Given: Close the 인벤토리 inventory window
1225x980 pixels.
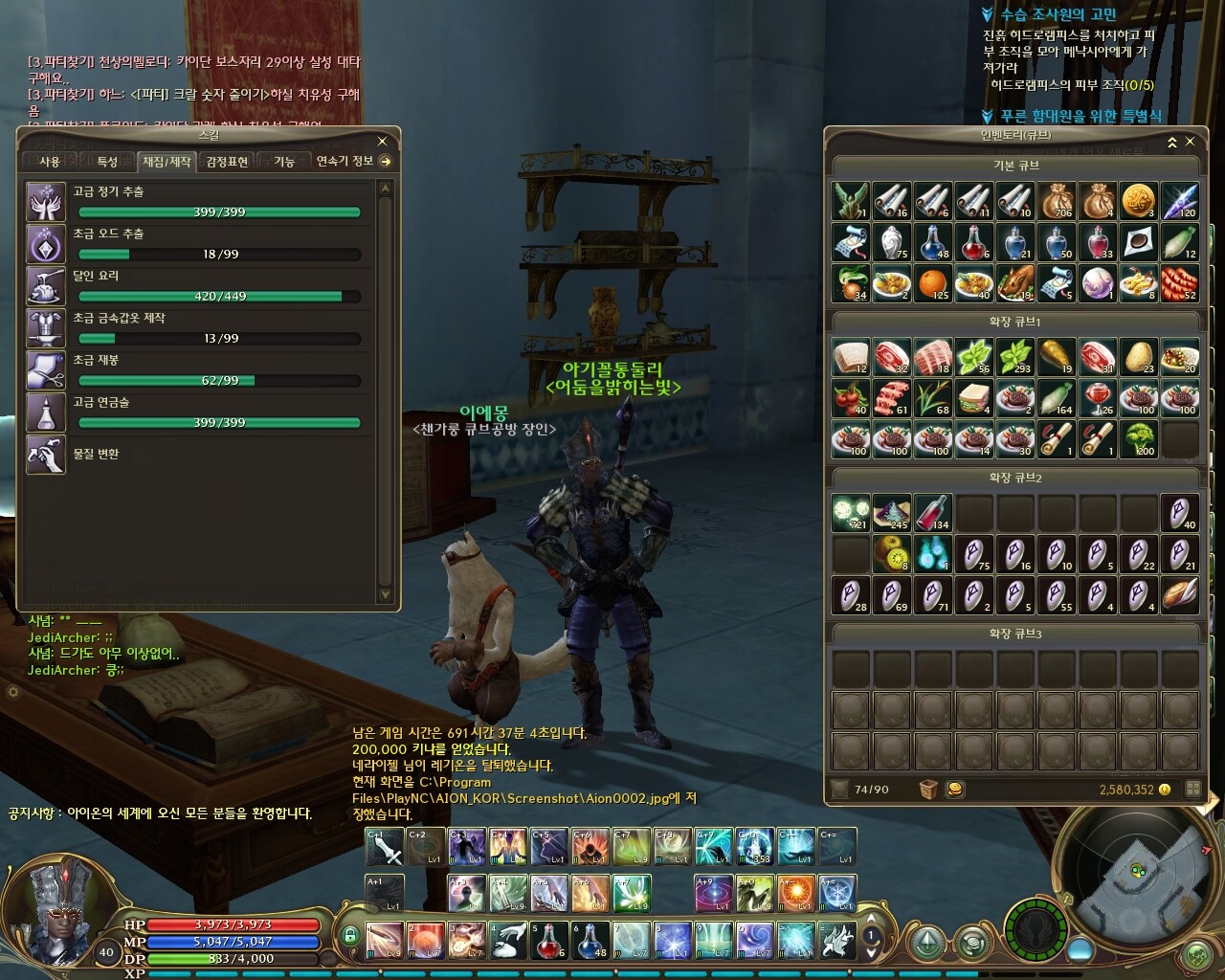Looking at the screenshot, I should (x=1191, y=142).
